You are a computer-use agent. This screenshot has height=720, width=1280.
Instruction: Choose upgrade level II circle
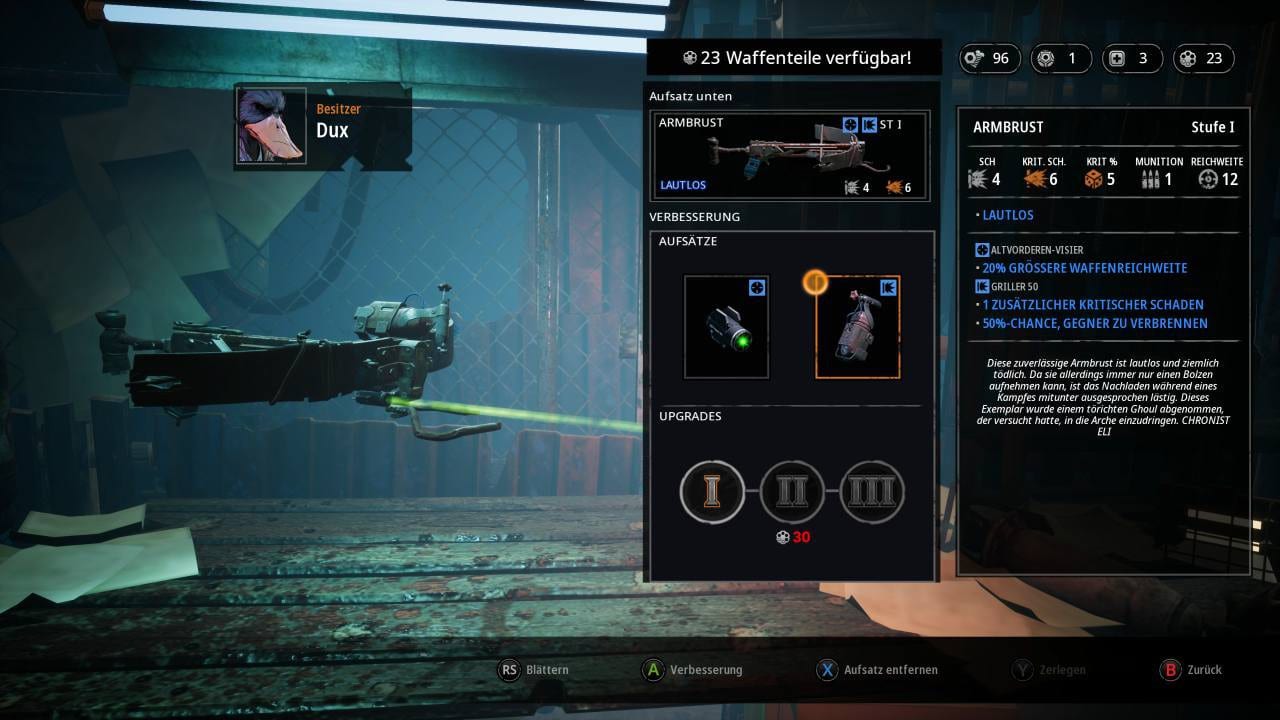(x=792, y=491)
